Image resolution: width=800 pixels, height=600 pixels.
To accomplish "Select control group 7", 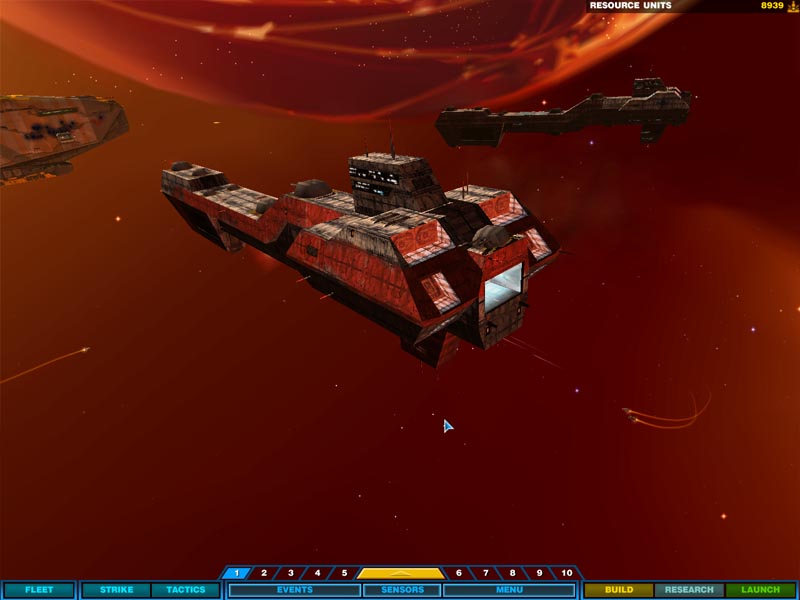I will tap(486, 573).
